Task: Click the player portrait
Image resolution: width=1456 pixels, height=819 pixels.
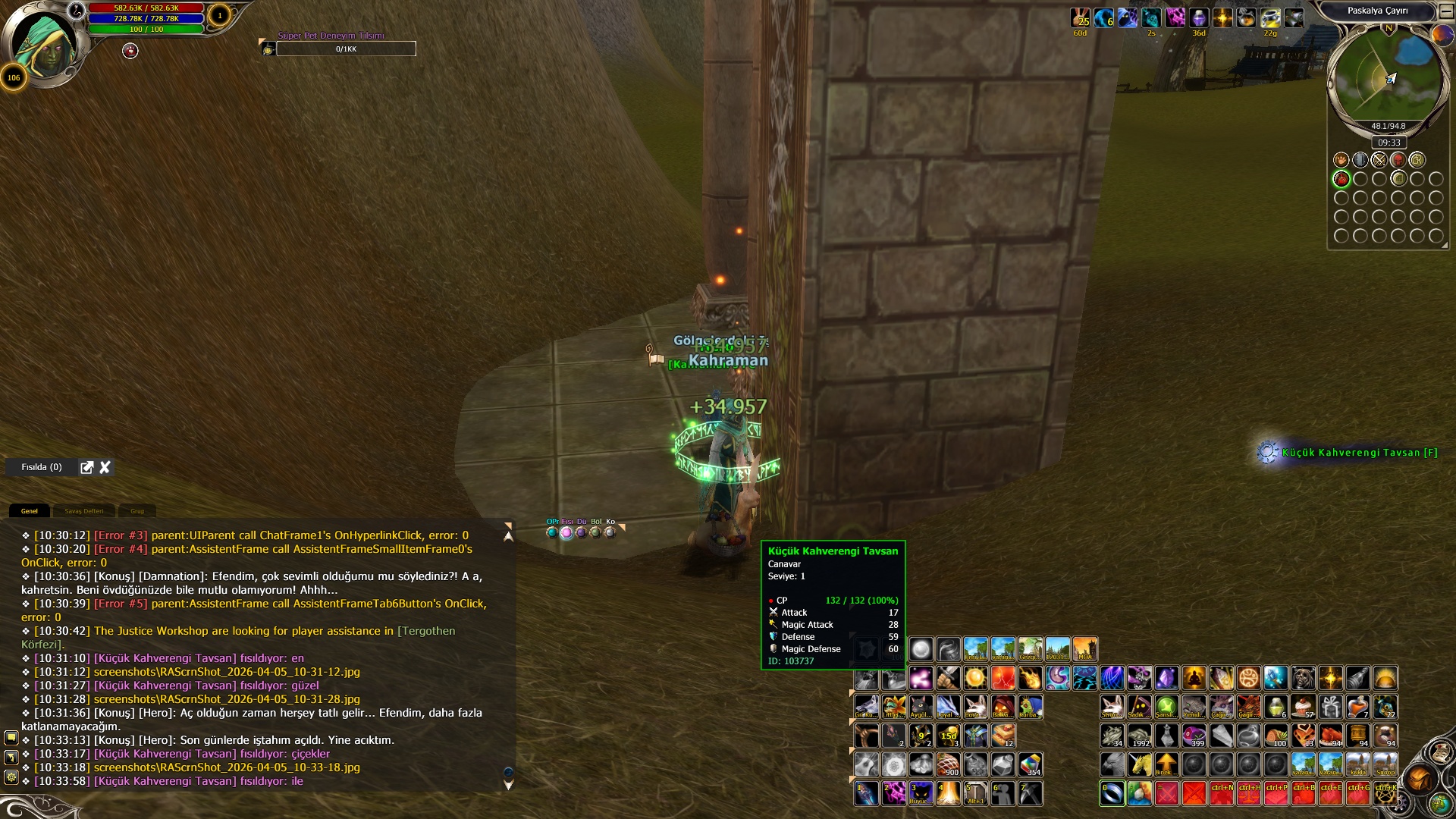Action: coord(47,45)
